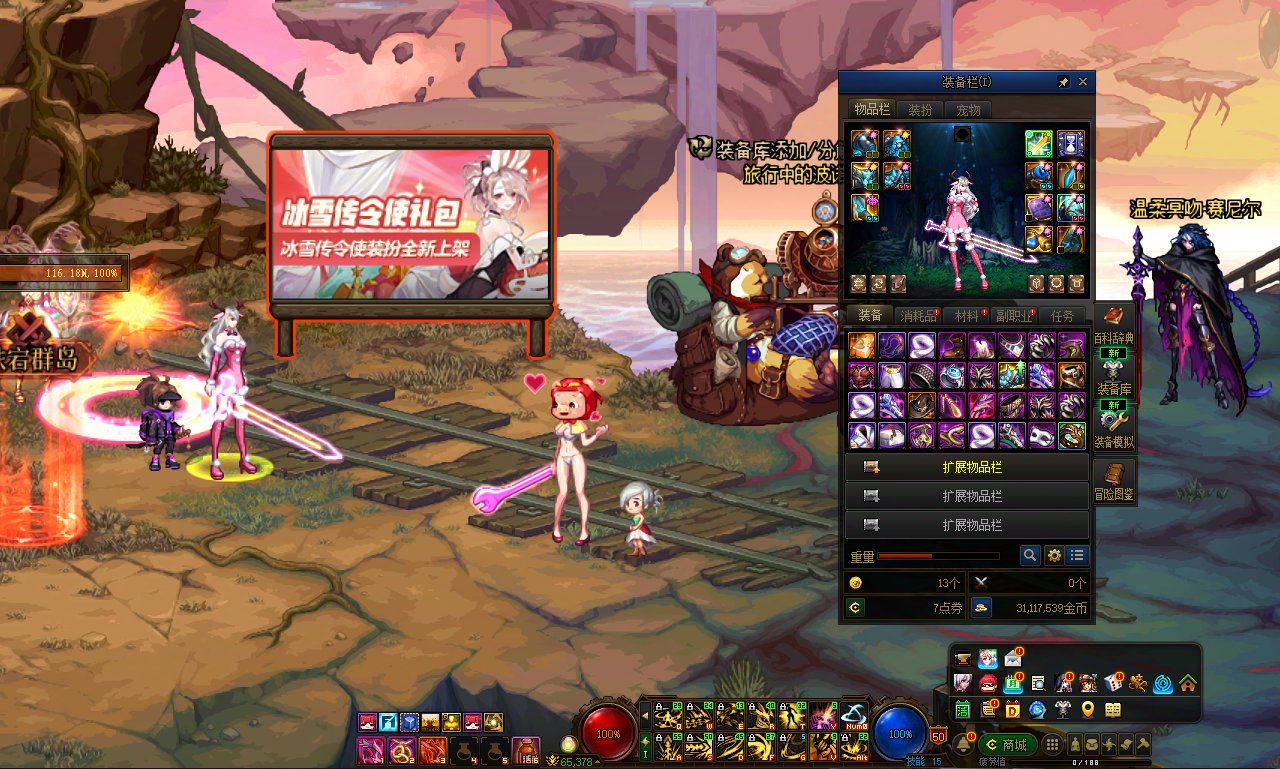Click the highlighted 扩展物品栏 expand button
Viewport: 1280px width, 769px height.
(x=967, y=467)
